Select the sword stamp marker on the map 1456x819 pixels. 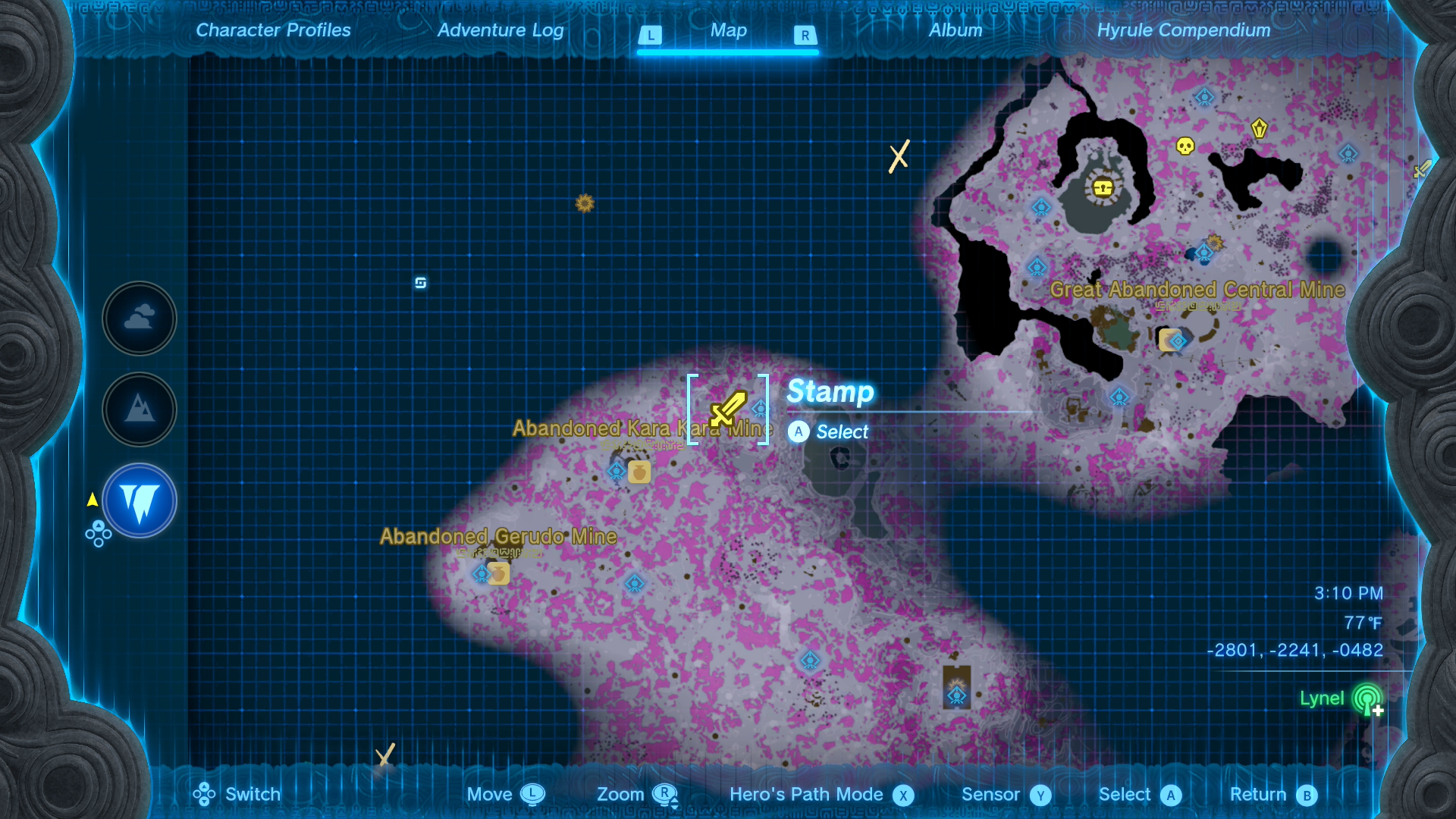727,409
